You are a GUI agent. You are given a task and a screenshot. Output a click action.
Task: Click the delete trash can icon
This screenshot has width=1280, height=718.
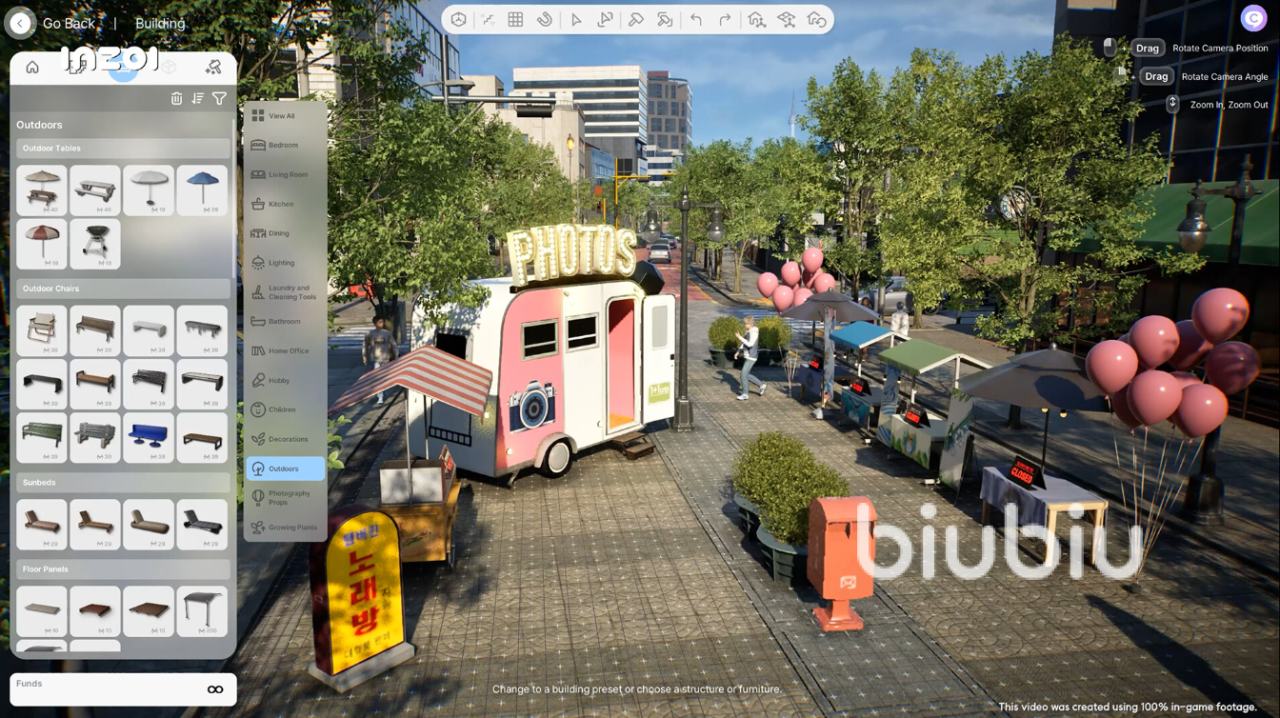[177, 98]
